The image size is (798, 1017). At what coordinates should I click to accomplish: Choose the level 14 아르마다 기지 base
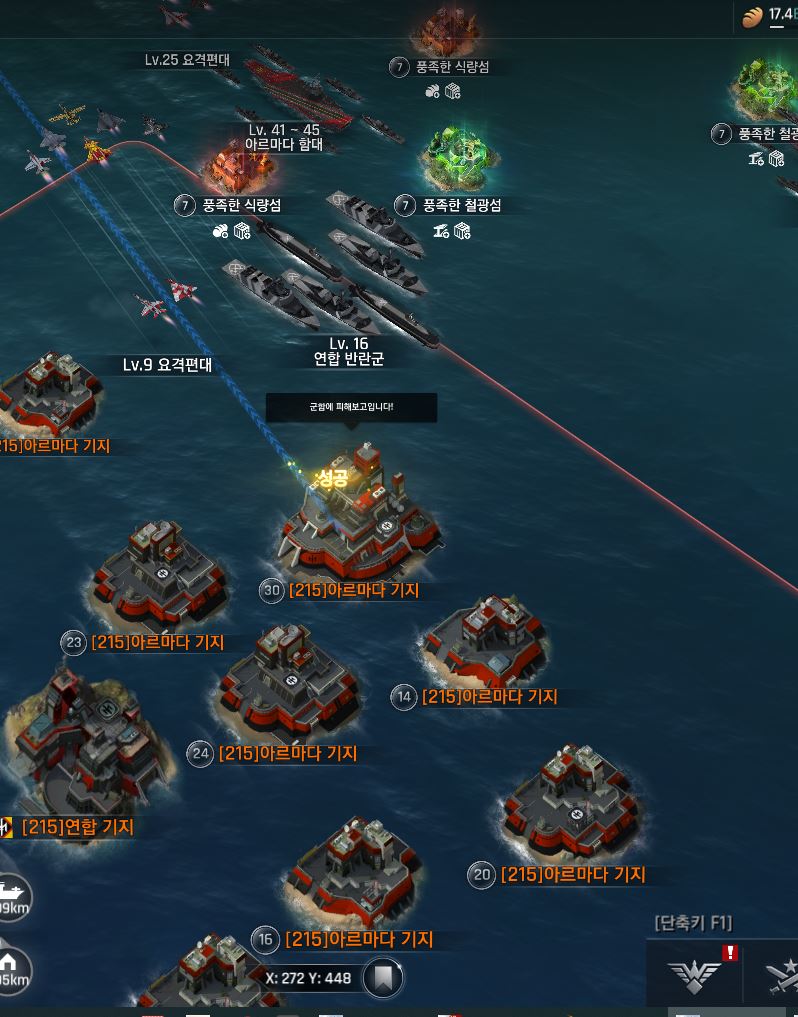click(x=483, y=645)
